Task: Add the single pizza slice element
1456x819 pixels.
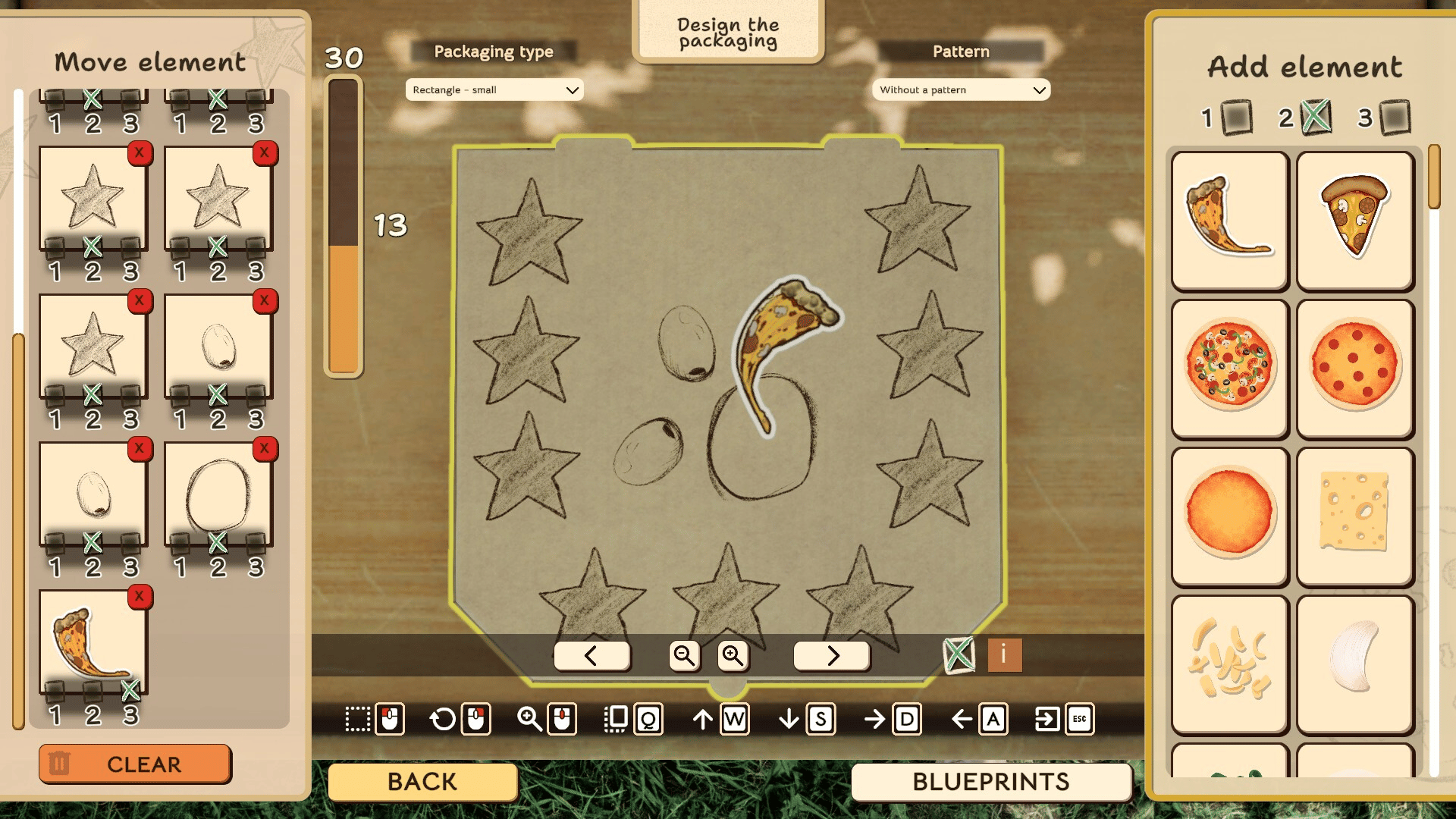Action: [x=1354, y=220]
